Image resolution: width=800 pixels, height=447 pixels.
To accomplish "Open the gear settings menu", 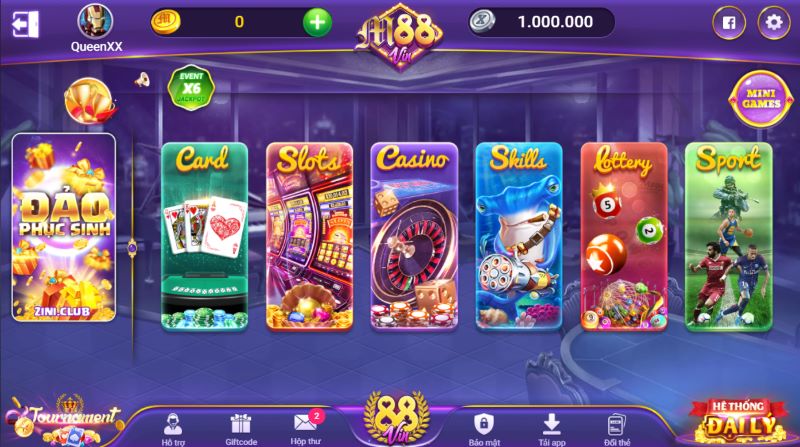I will [772, 21].
